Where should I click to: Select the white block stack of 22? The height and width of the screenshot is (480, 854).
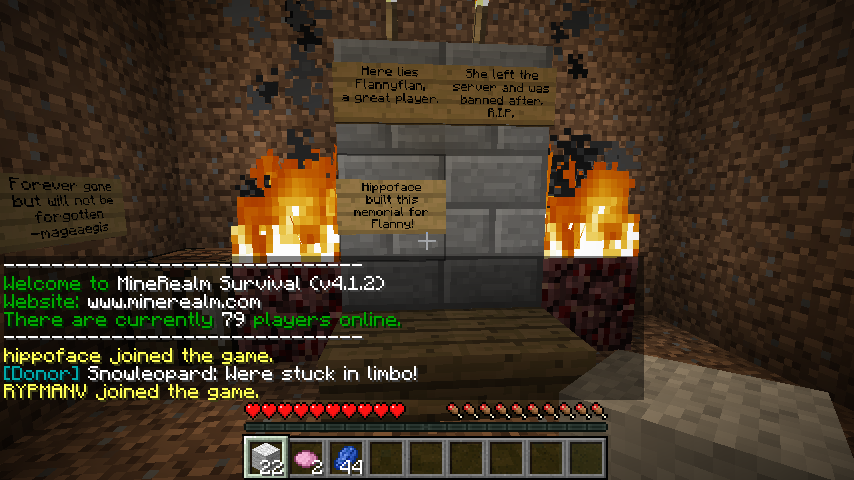click(x=266, y=457)
